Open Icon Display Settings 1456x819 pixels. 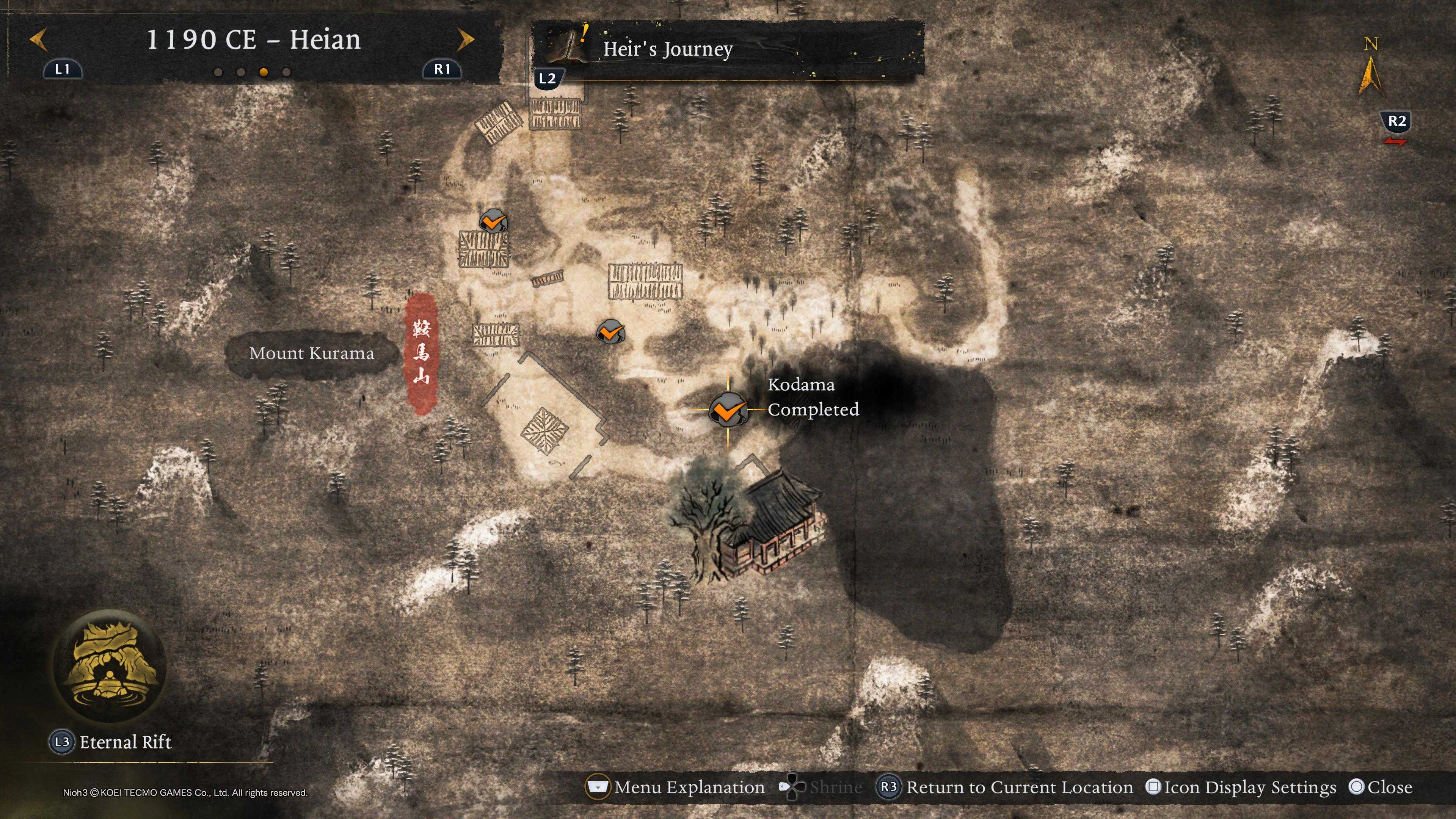pos(1249,788)
